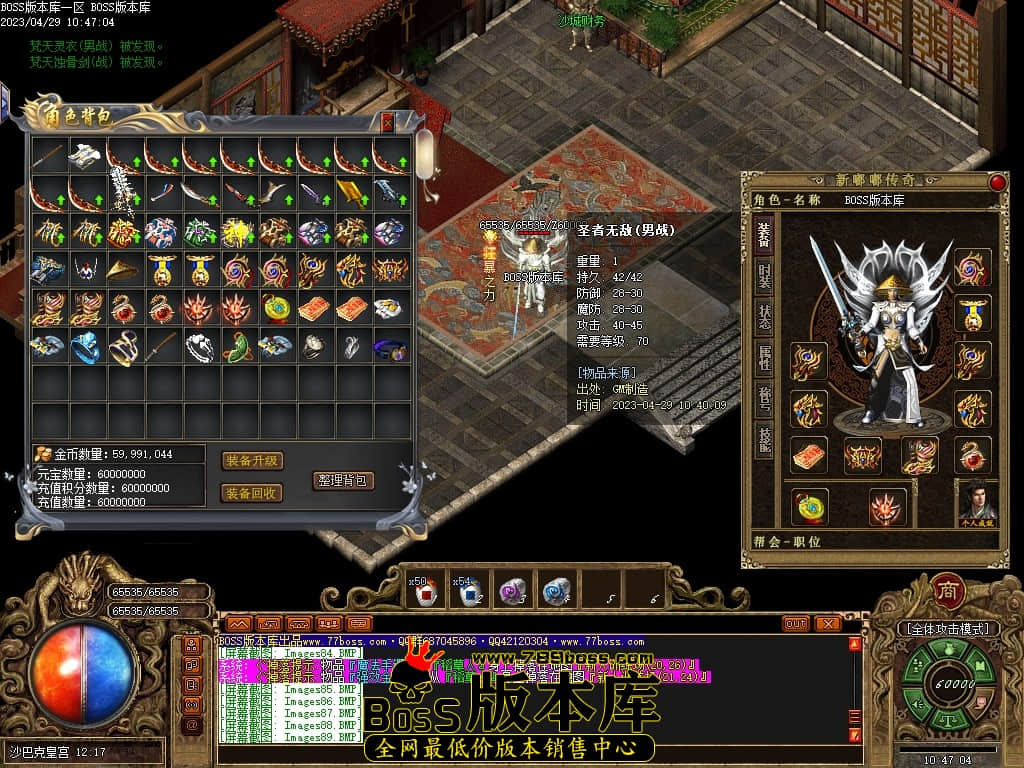Select the 装备 equipment tab
The image size is (1024, 768).
(x=764, y=235)
